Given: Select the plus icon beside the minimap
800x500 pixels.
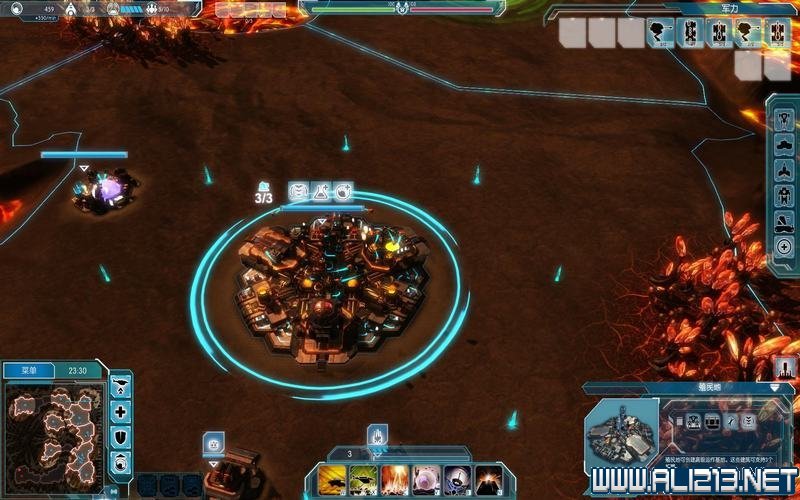Looking at the screenshot, I should coord(121,412).
